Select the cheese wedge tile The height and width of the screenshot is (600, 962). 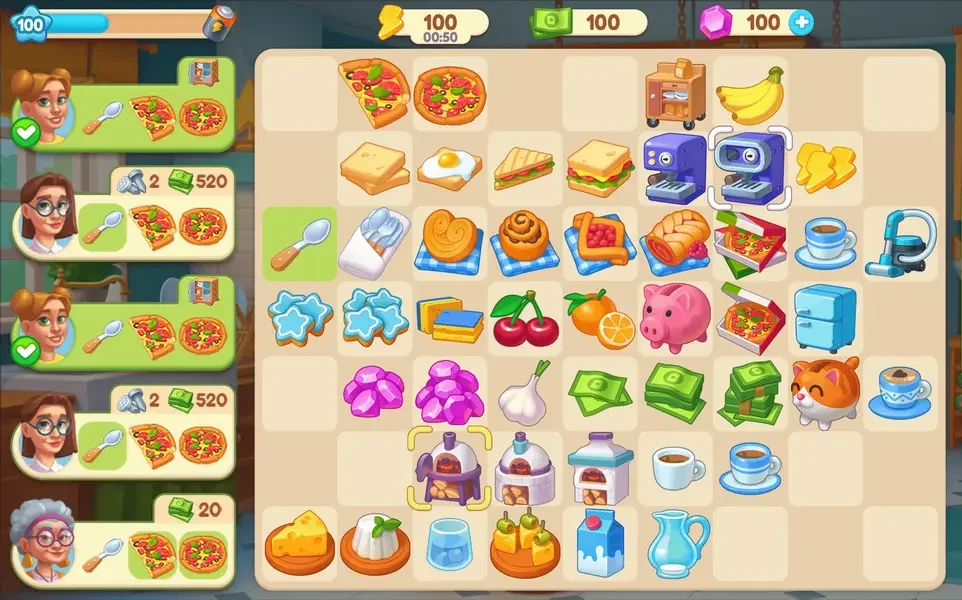(x=300, y=542)
